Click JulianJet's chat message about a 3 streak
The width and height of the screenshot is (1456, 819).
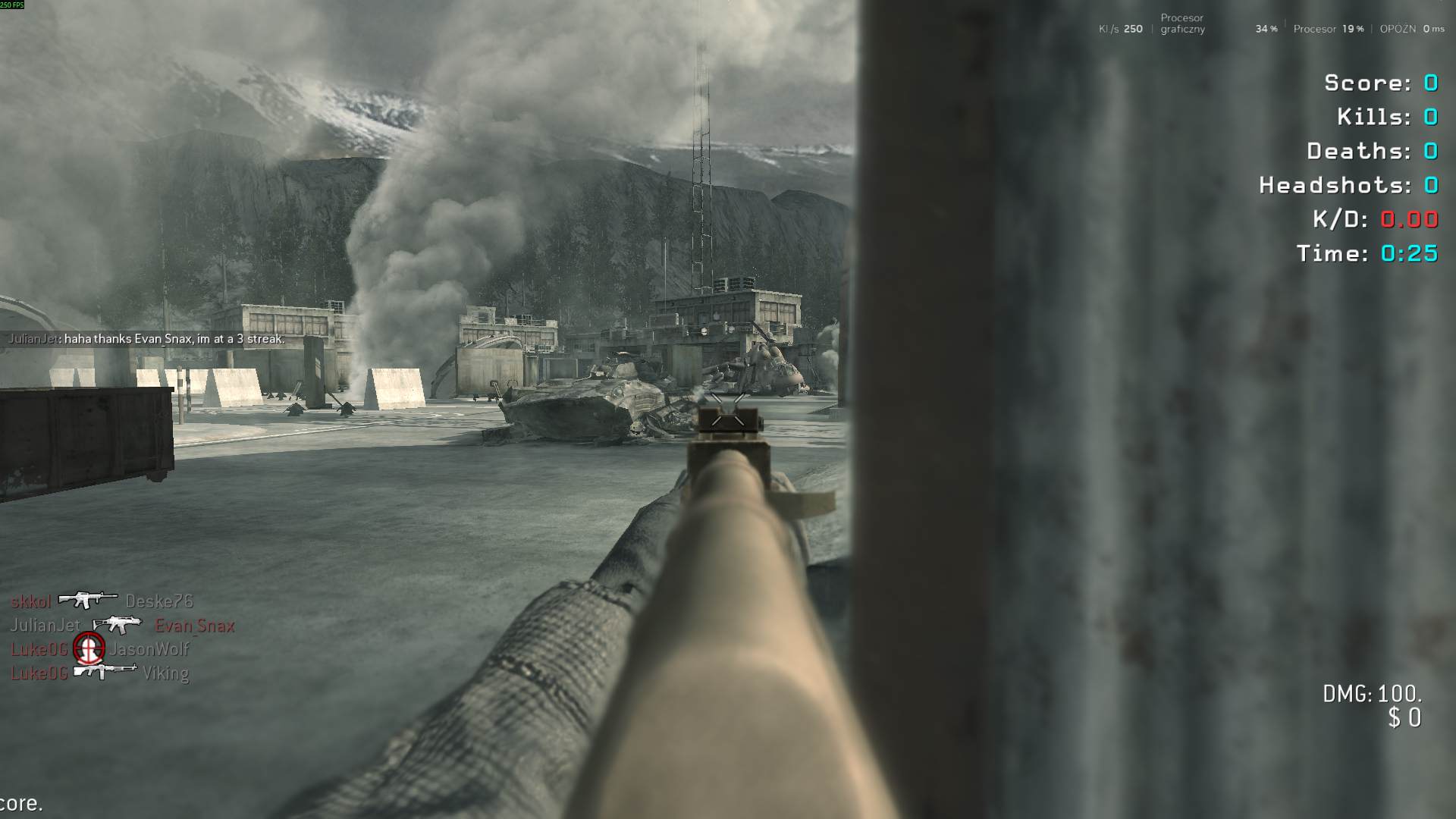click(147, 339)
